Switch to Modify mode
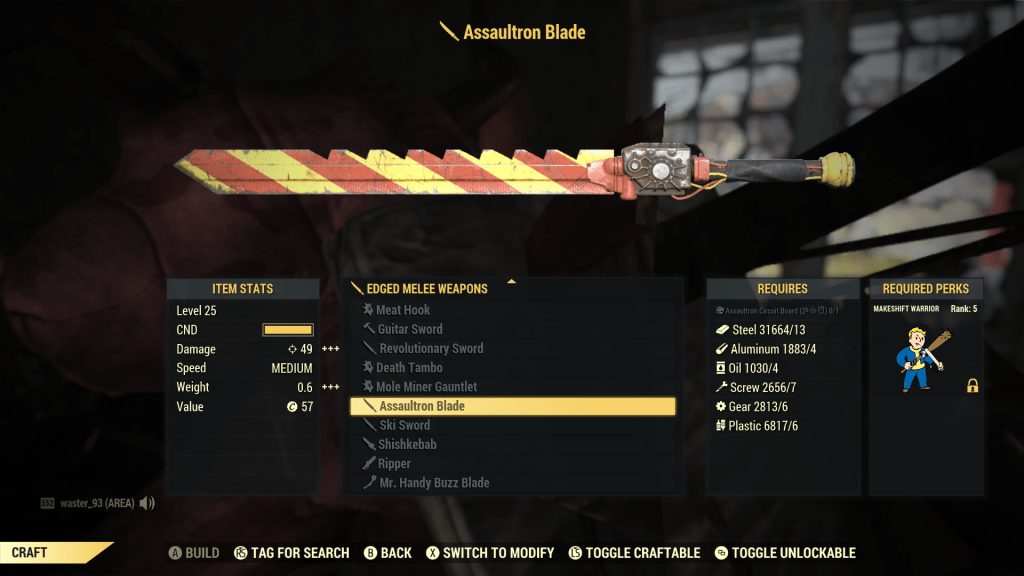The image size is (1024, 576). [x=490, y=553]
